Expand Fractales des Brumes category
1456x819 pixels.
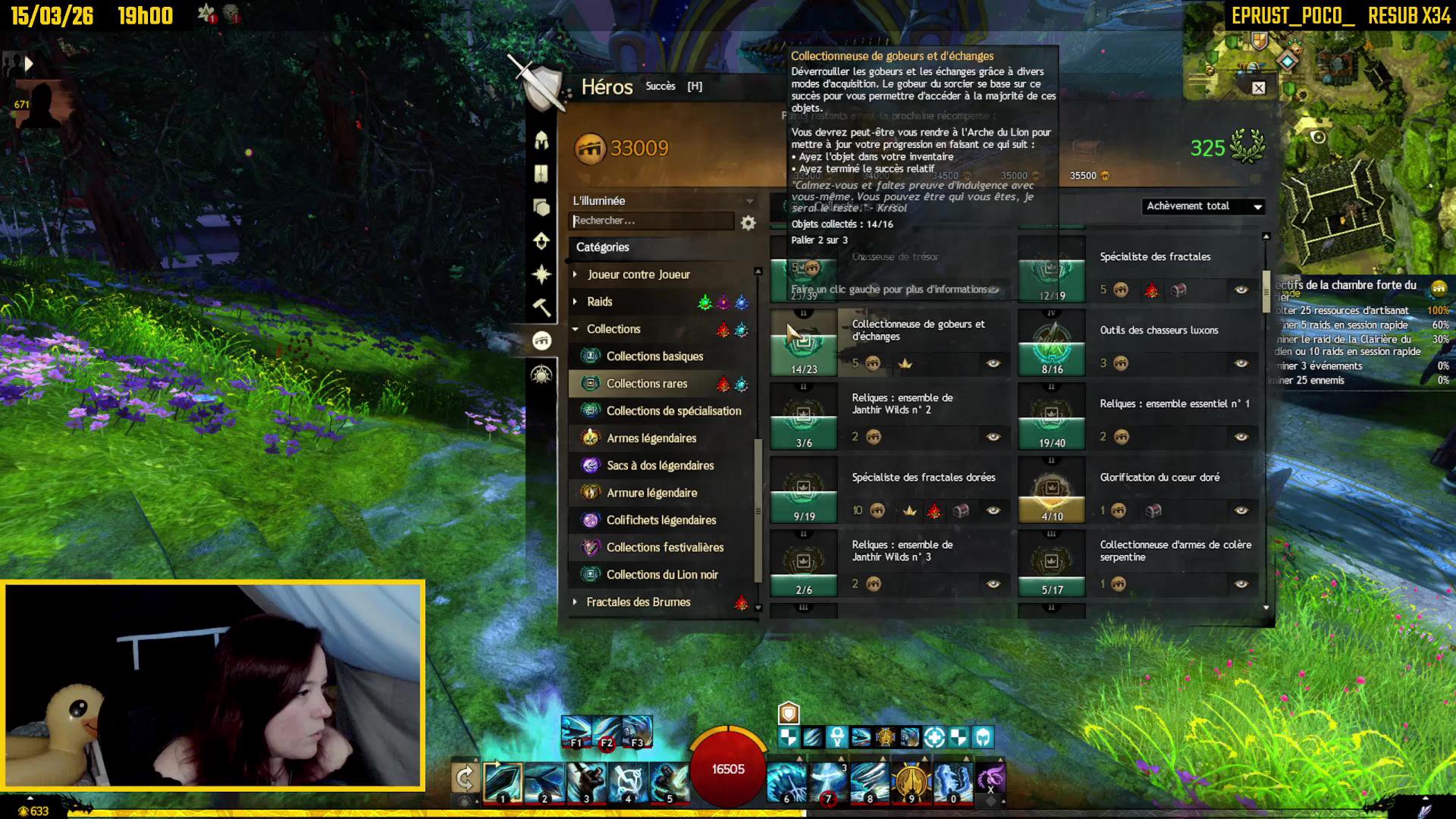pos(639,602)
